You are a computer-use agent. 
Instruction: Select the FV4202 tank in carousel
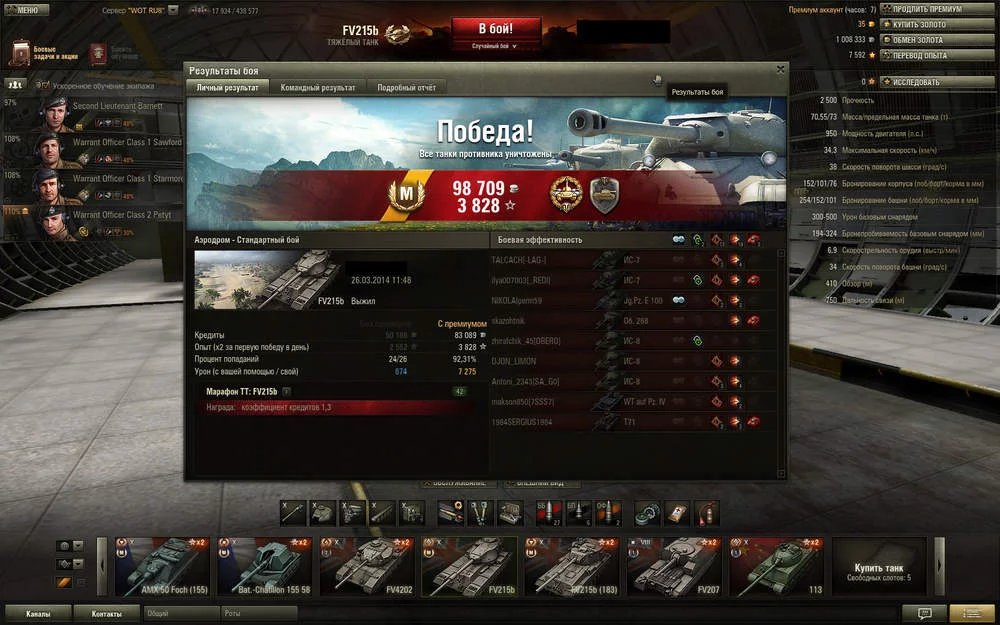(x=364, y=567)
